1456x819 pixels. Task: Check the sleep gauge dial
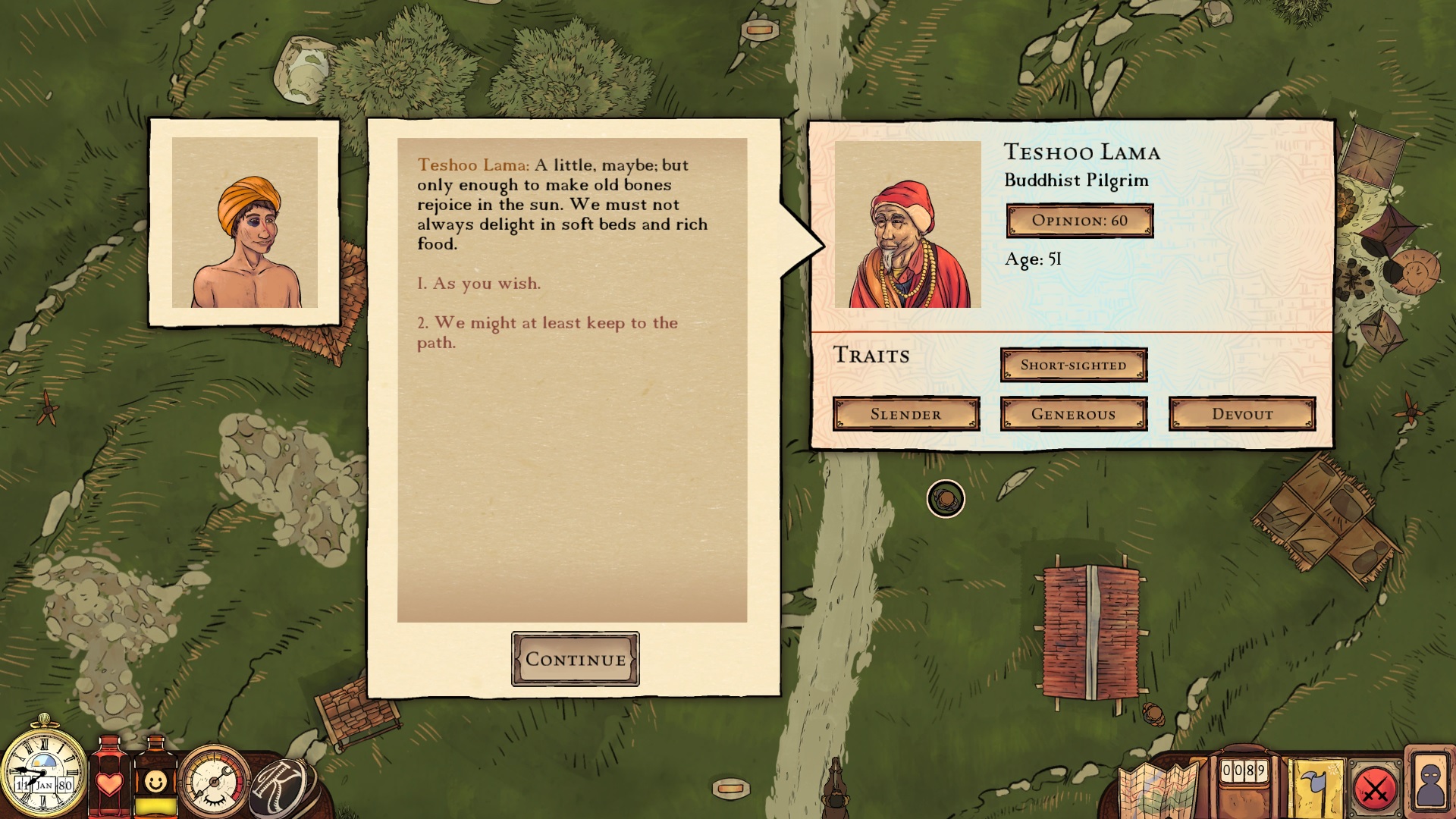[215, 783]
